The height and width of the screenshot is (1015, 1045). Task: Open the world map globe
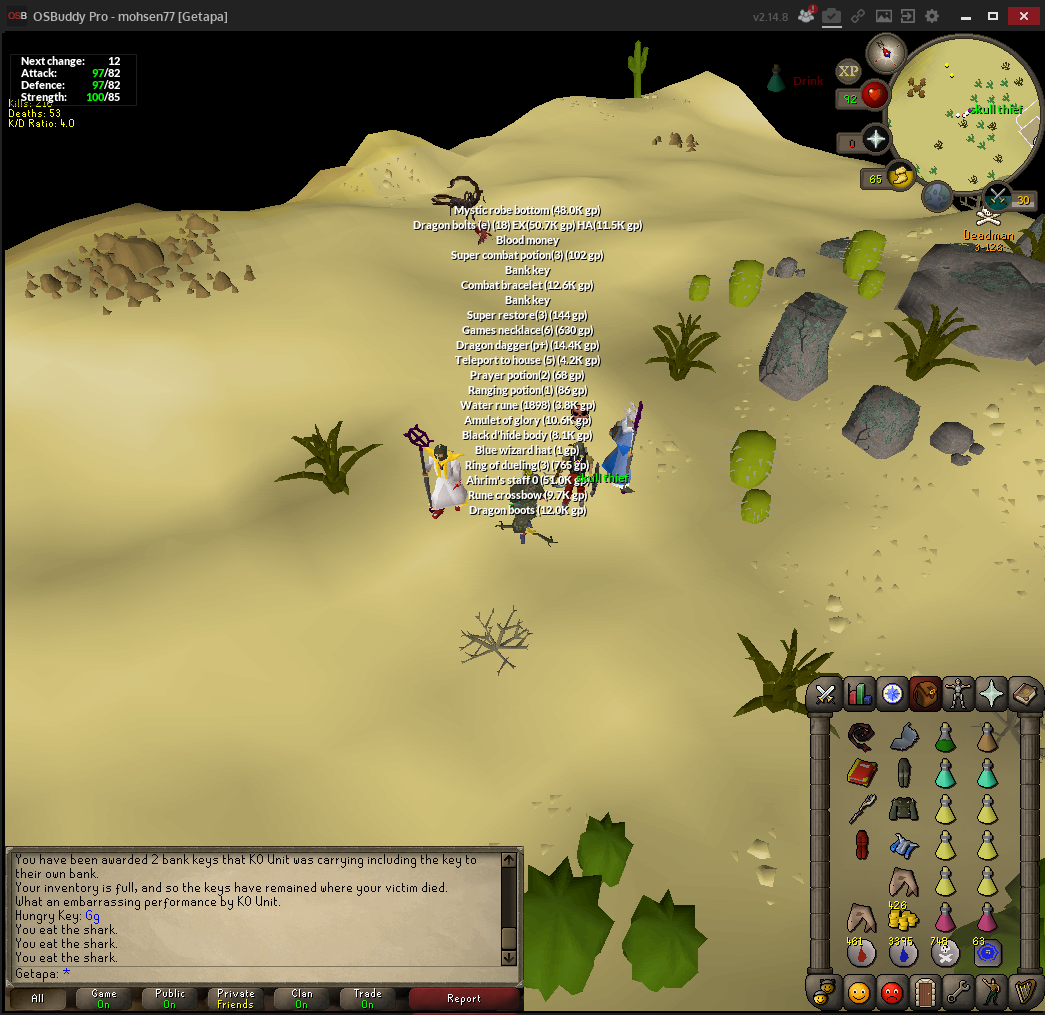pyautogui.click(x=937, y=196)
